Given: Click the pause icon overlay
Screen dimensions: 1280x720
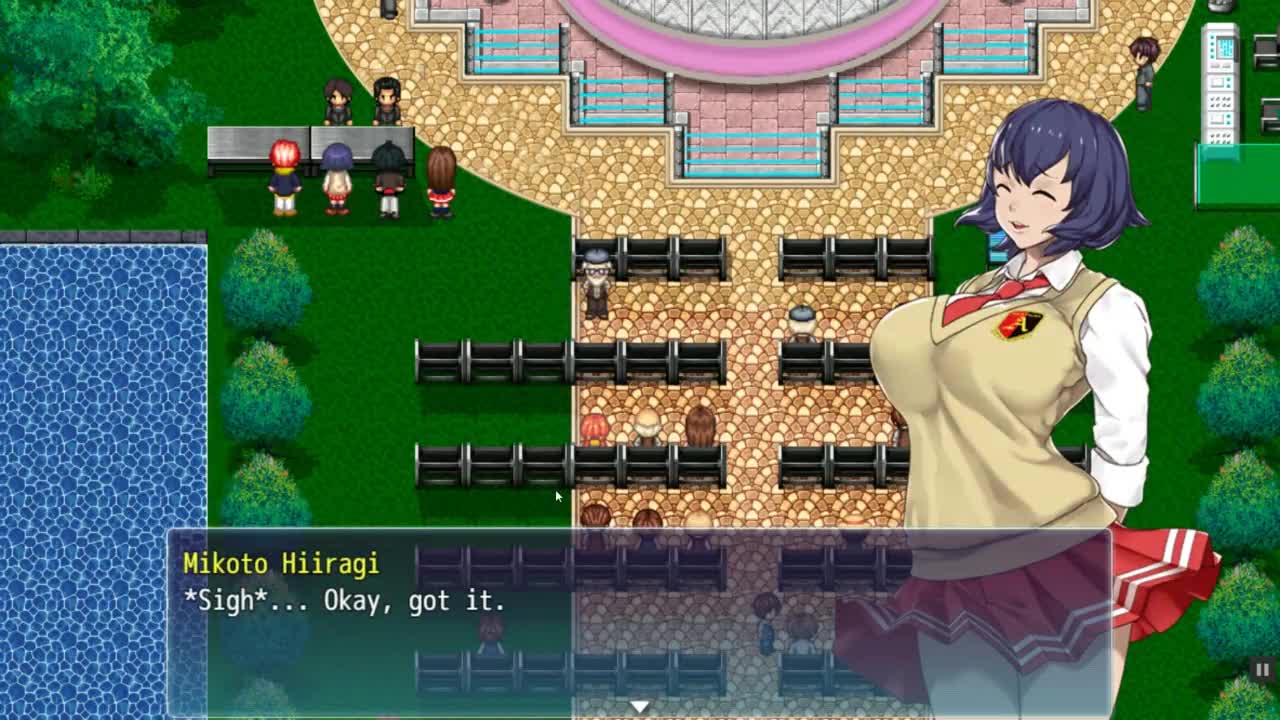Looking at the screenshot, I should [x=1262, y=670].
